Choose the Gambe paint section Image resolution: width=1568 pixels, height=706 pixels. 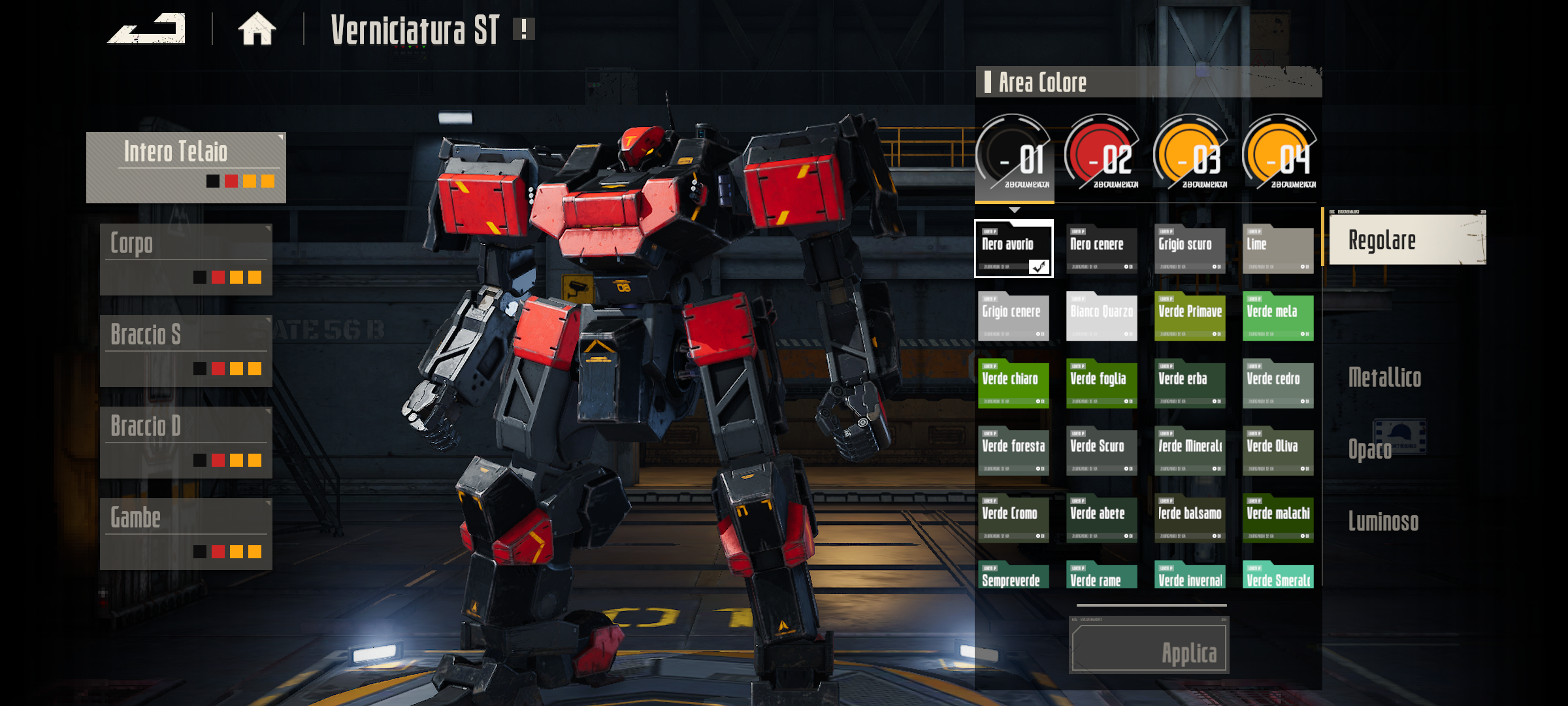(x=186, y=534)
